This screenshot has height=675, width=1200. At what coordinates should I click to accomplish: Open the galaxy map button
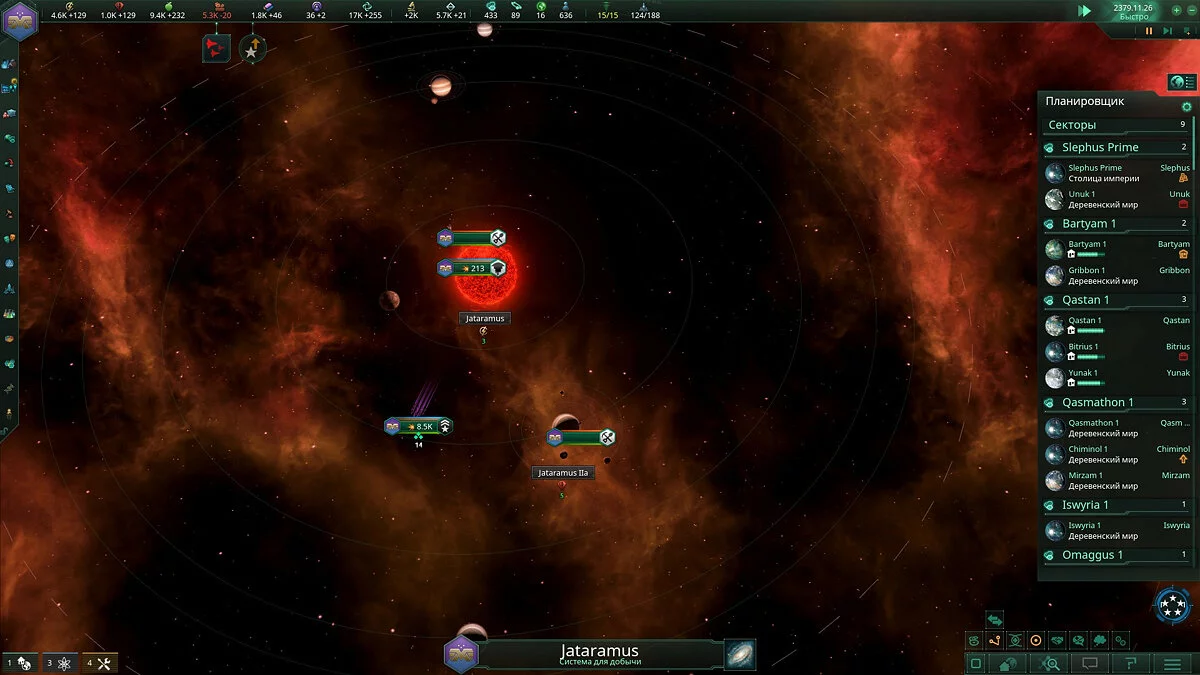(x=740, y=654)
